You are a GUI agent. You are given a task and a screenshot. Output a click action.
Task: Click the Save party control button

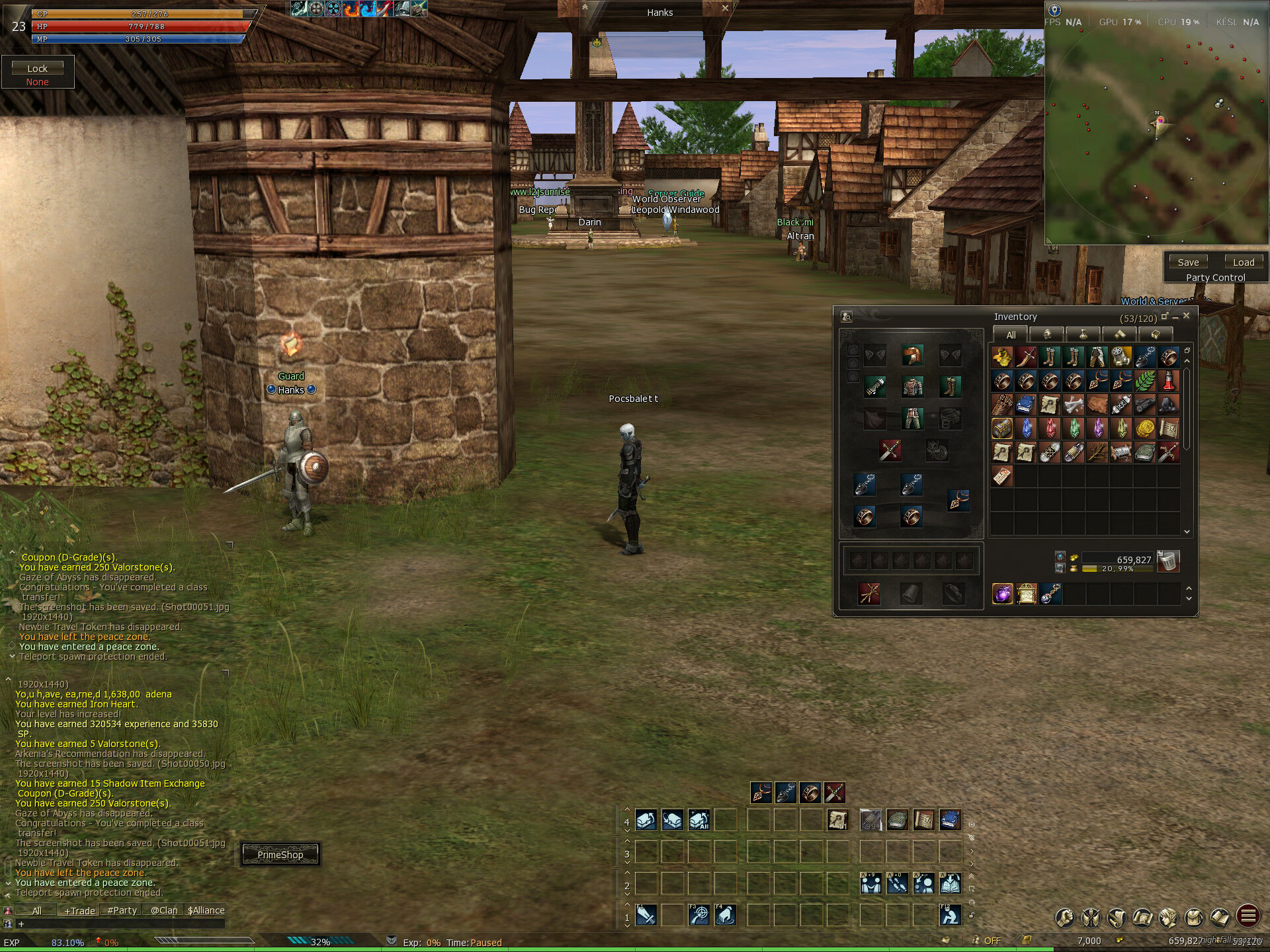pyautogui.click(x=1188, y=262)
